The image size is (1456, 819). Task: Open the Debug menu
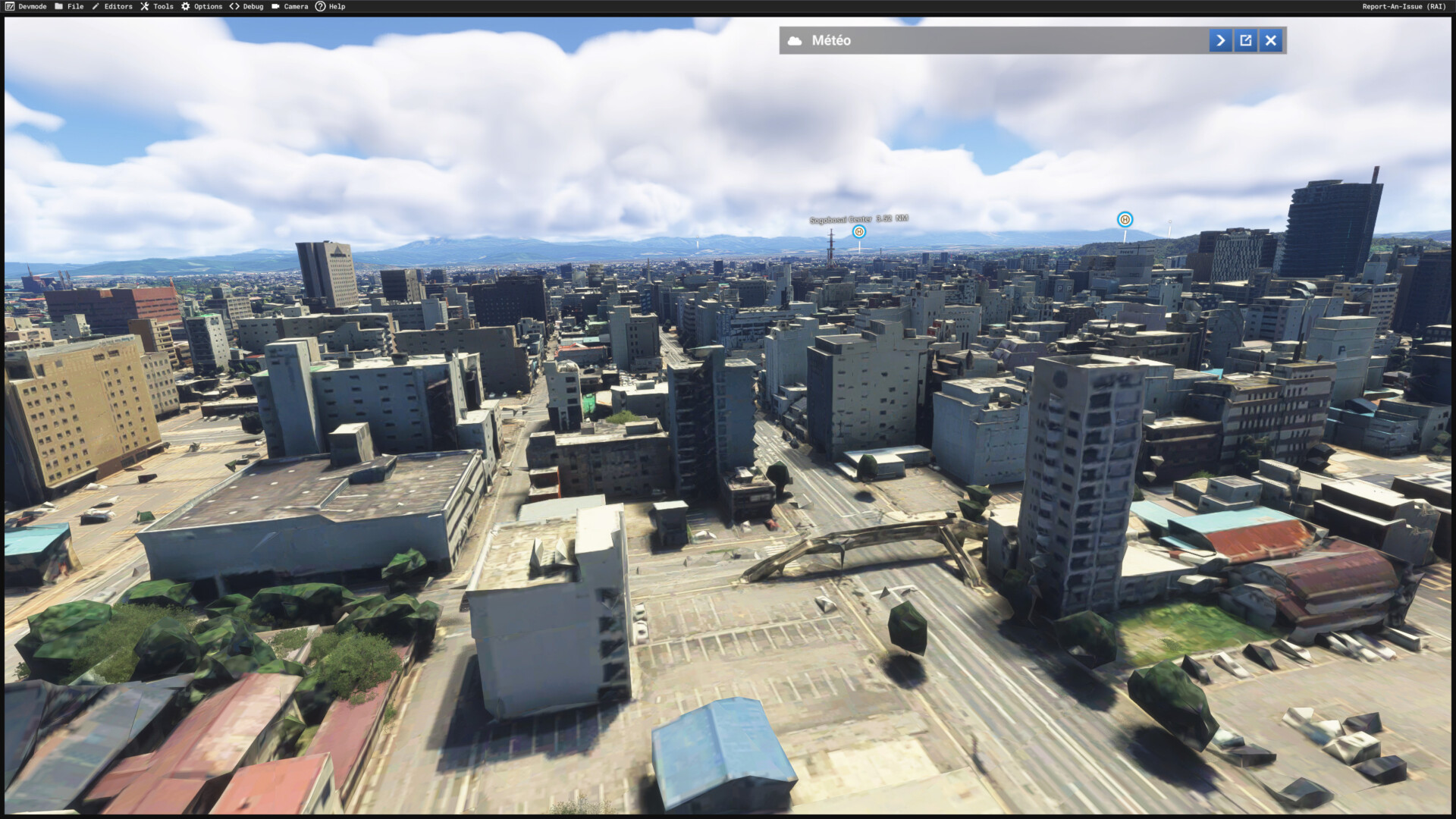pos(247,6)
